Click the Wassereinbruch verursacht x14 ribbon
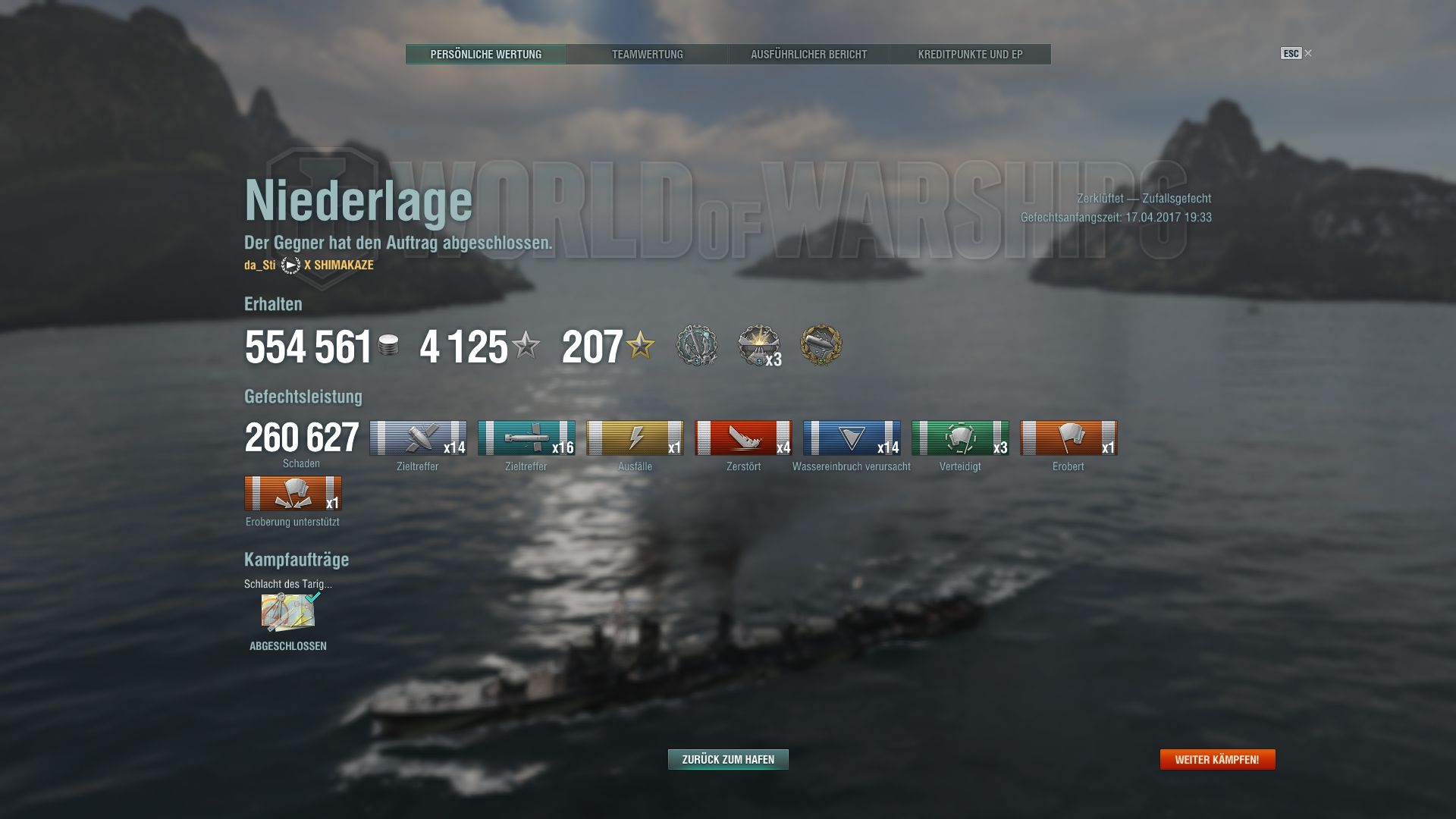The height and width of the screenshot is (819, 1456). [x=852, y=438]
